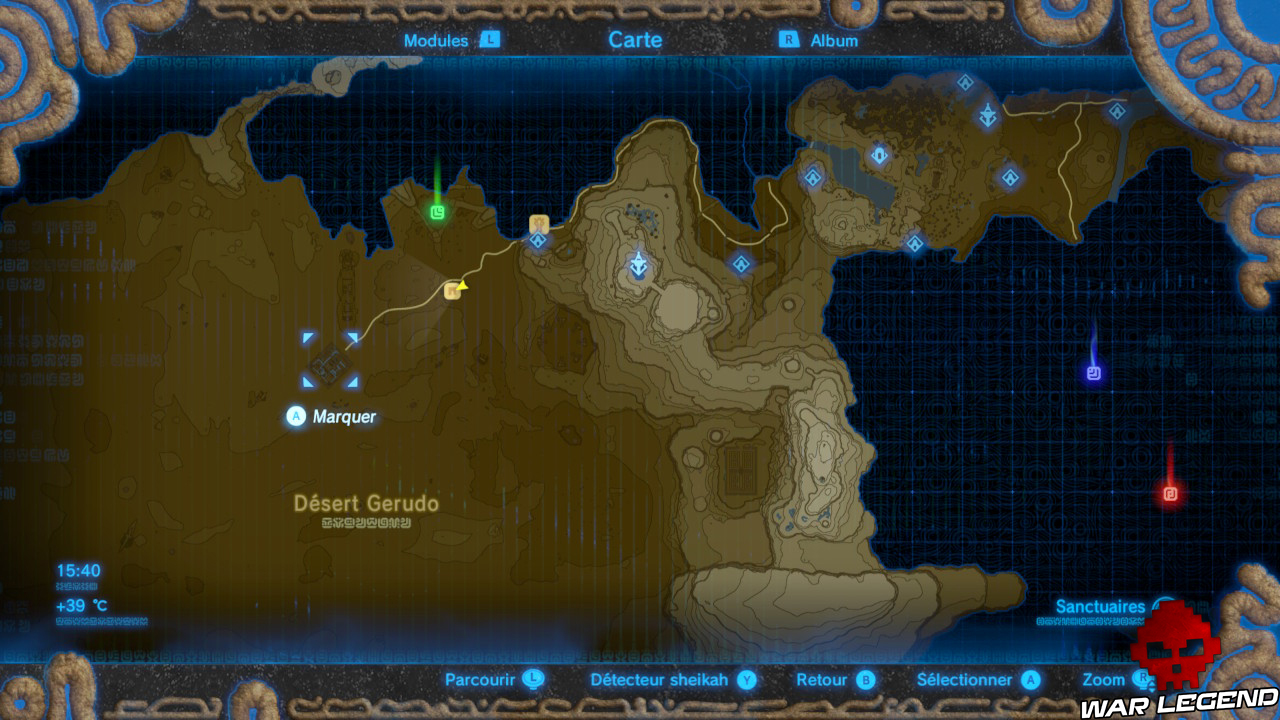Image resolution: width=1280 pixels, height=720 pixels.
Task: Select the stable icon north of Désert Gerudo
Action: coord(450,293)
